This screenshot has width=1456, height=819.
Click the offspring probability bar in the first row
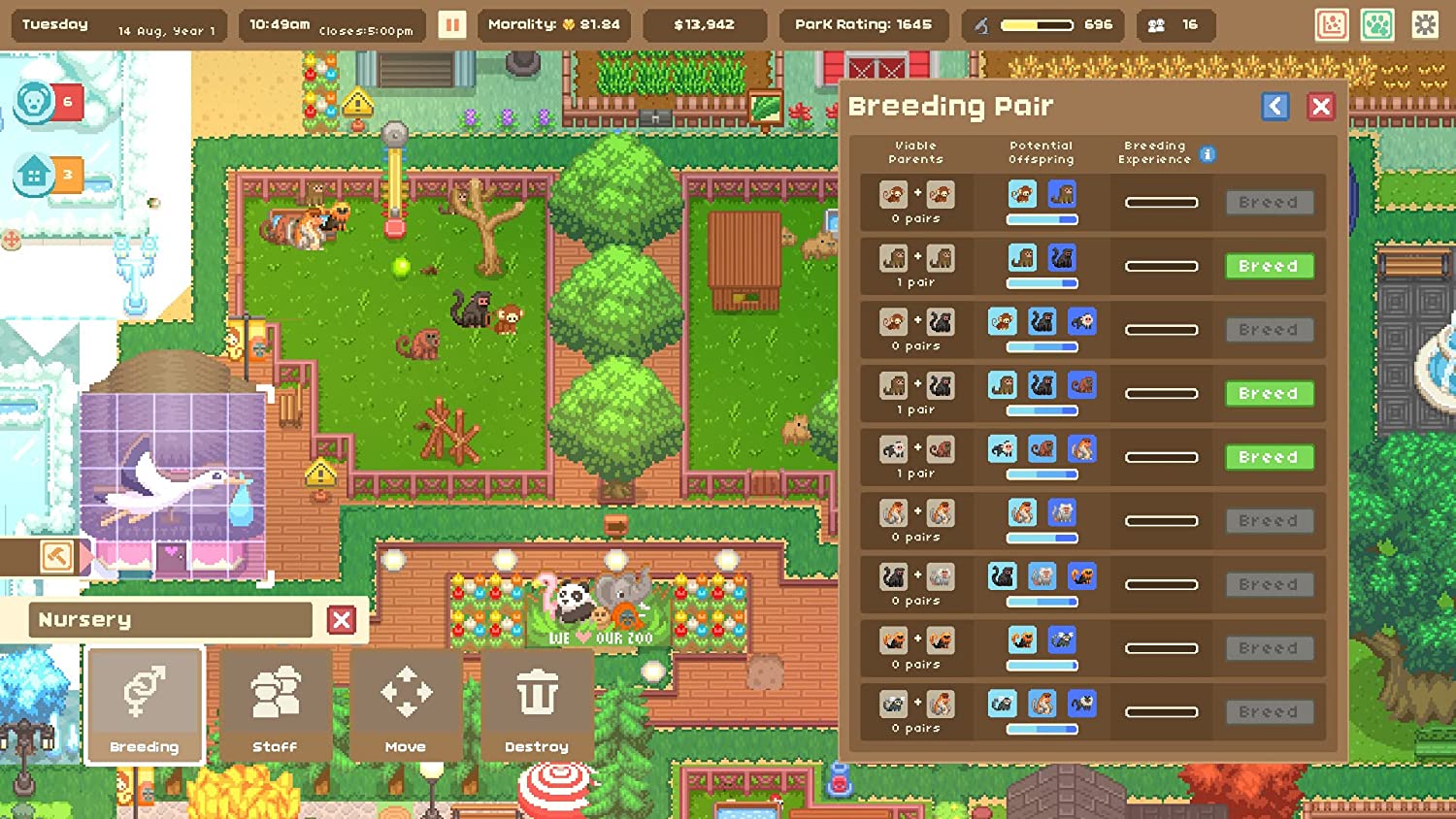coord(1042,219)
